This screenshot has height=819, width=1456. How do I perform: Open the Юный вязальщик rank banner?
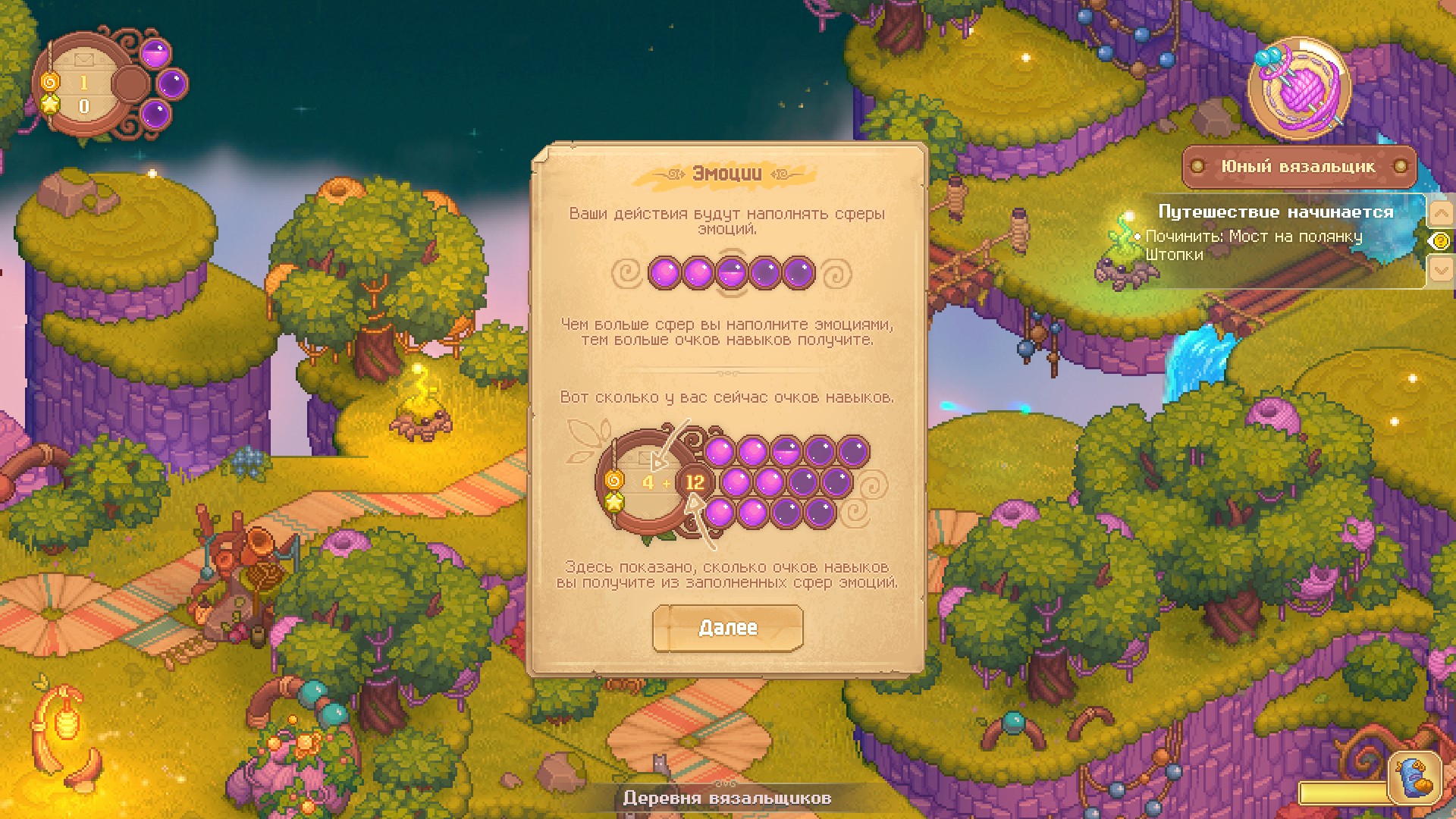pos(1298,167)
